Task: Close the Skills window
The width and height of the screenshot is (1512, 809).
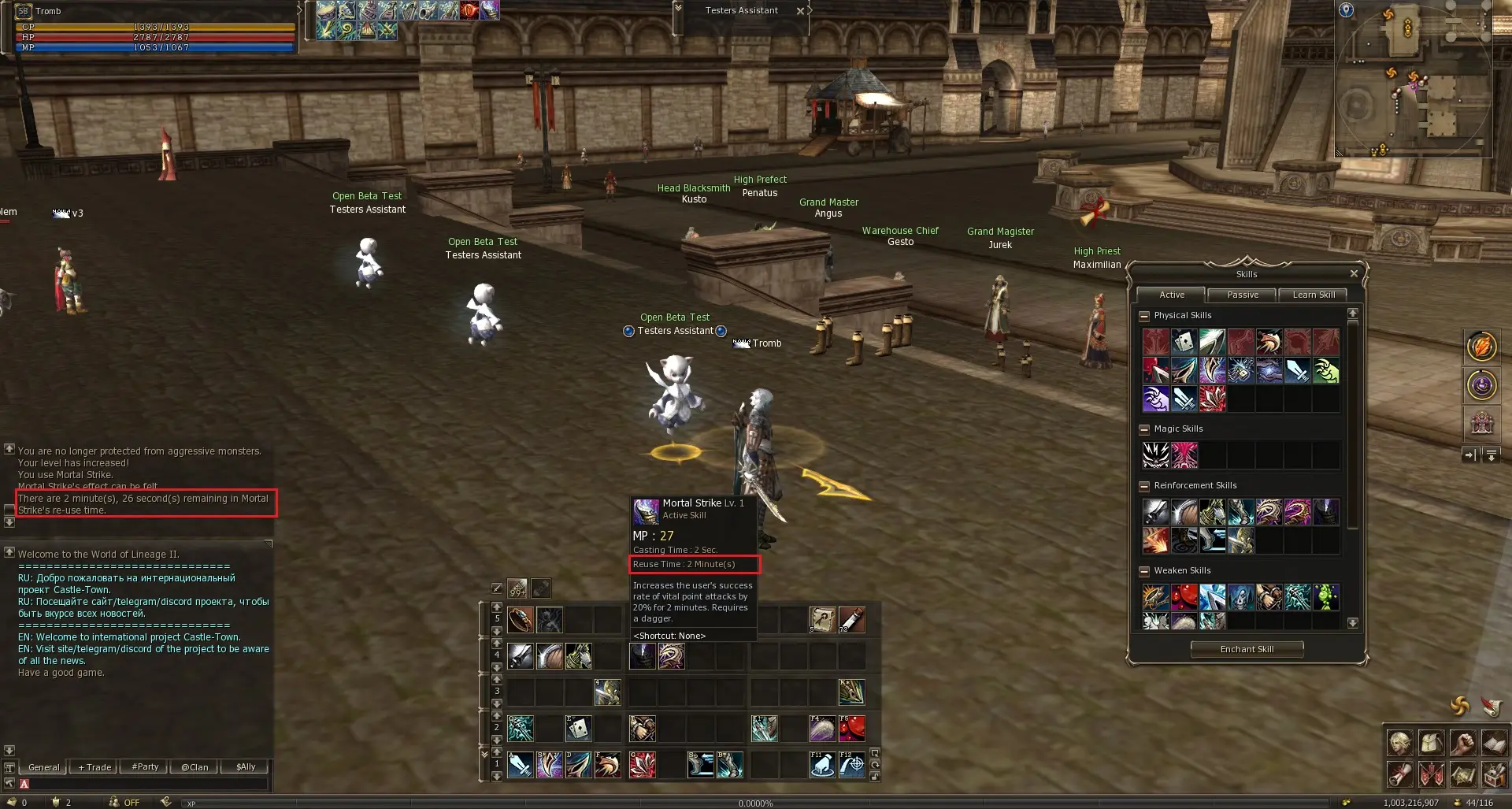Action: coord(1354,273)
